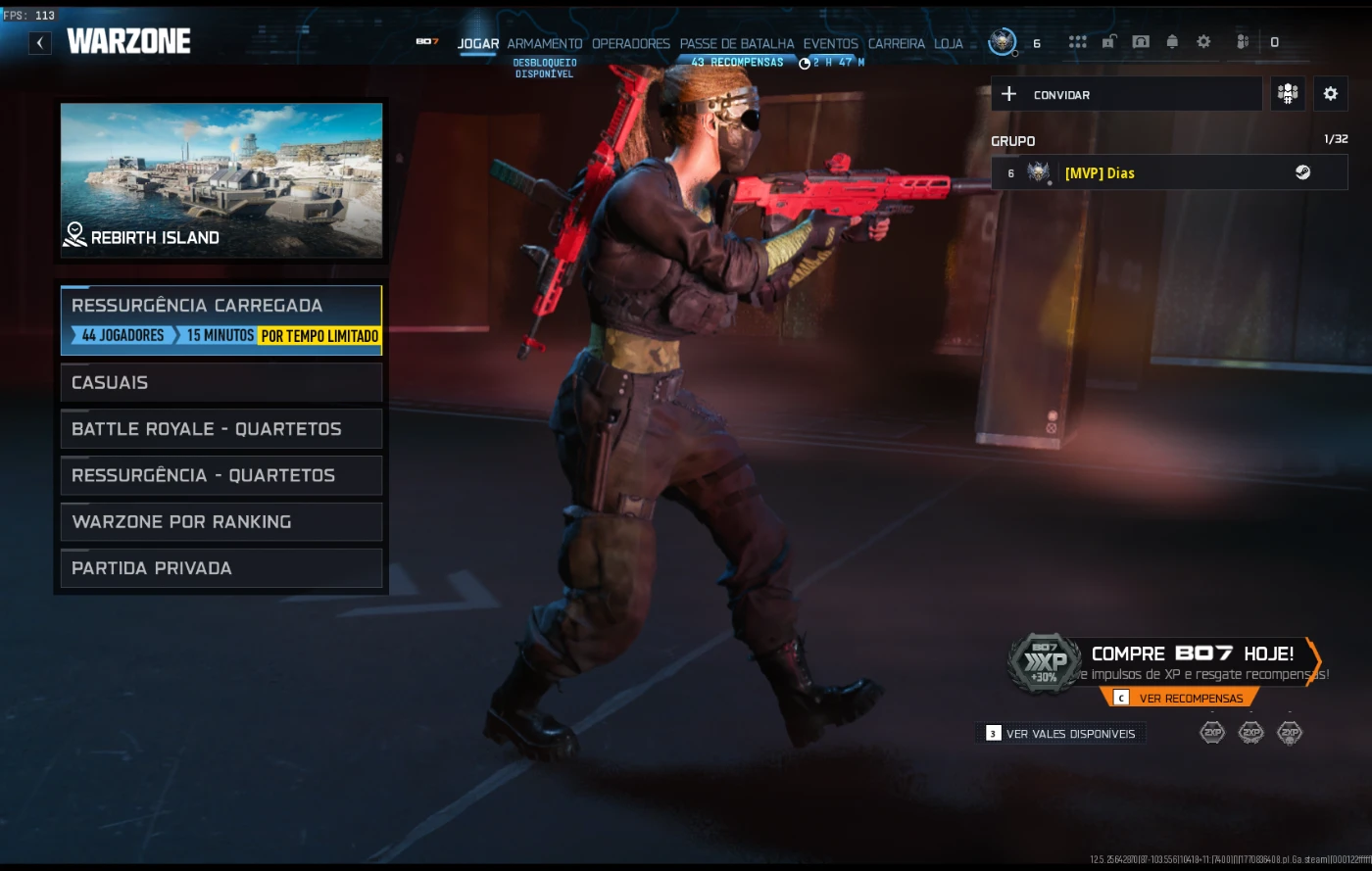Open Partida Privada option

(x=220, y=568)
